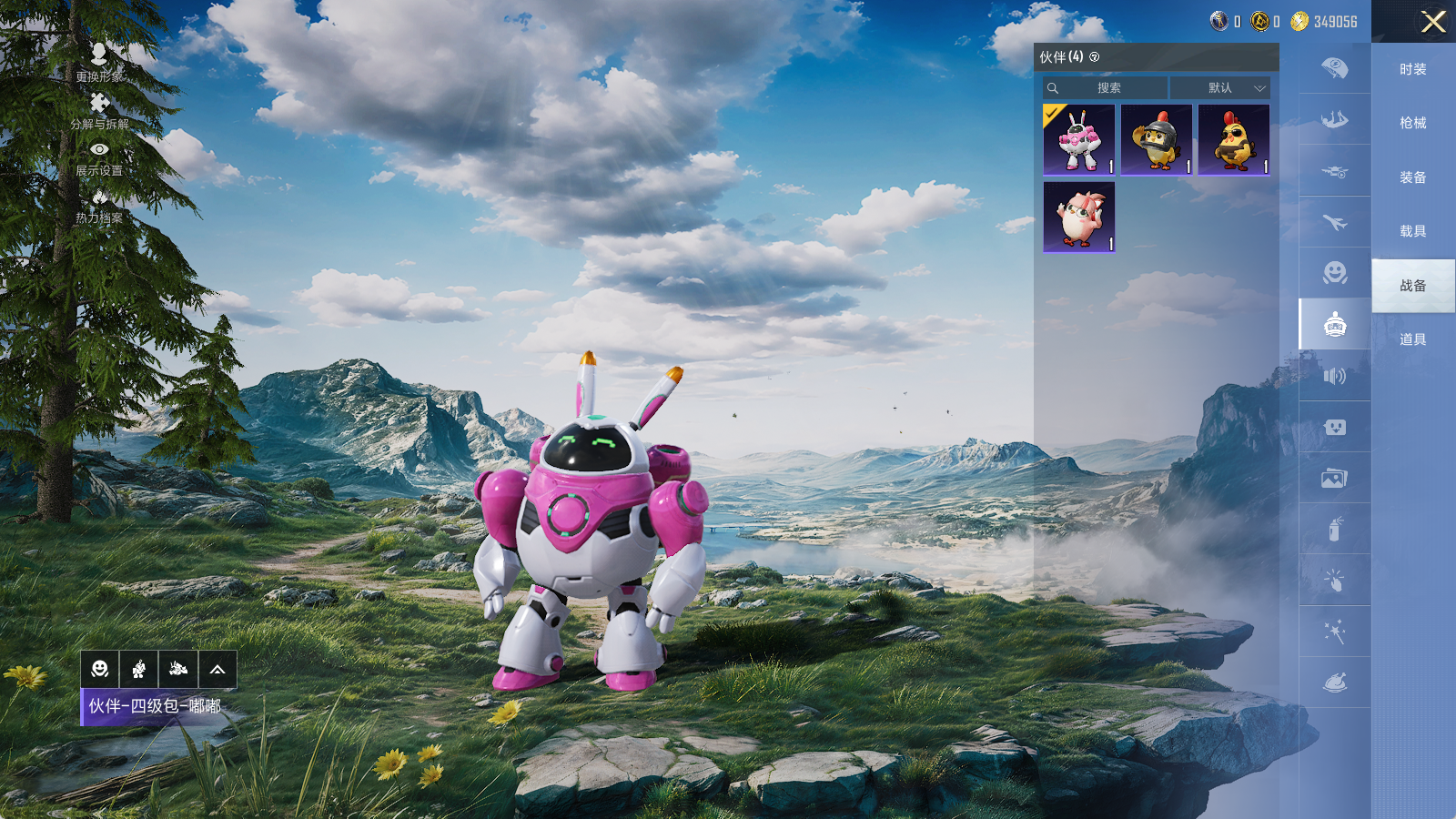This screenshot has width=1456, height=819.
Task: Open the 默认 sort dropdown
Action: 1220,88
